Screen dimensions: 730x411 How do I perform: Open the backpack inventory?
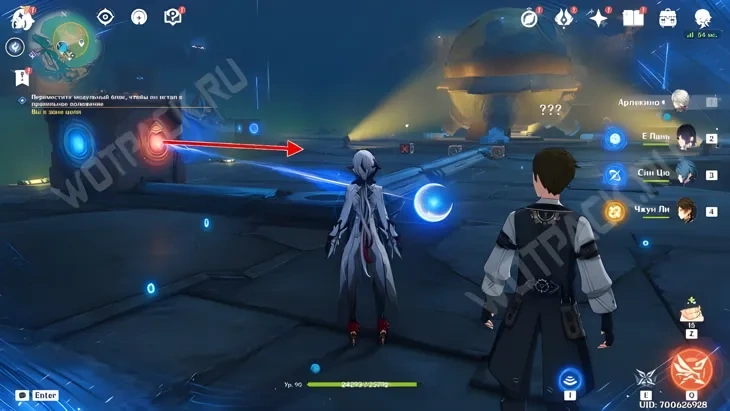point(667,18)
